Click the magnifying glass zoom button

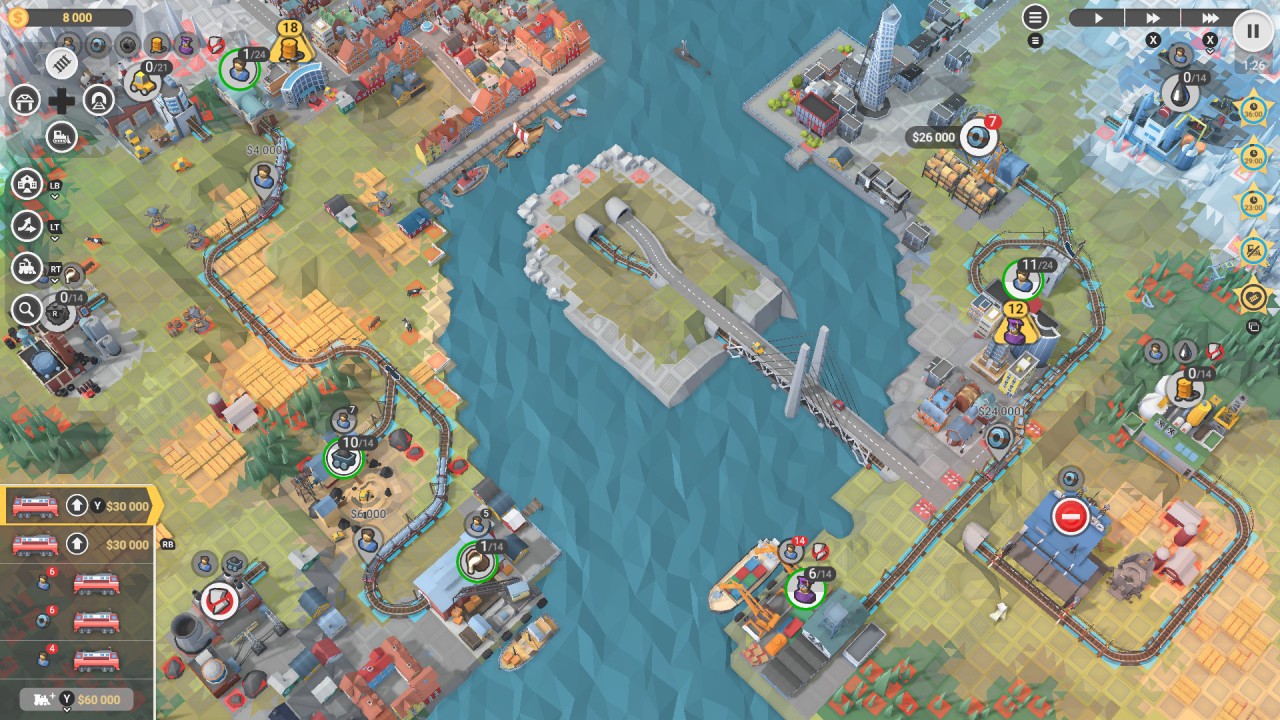click(27, 310)
